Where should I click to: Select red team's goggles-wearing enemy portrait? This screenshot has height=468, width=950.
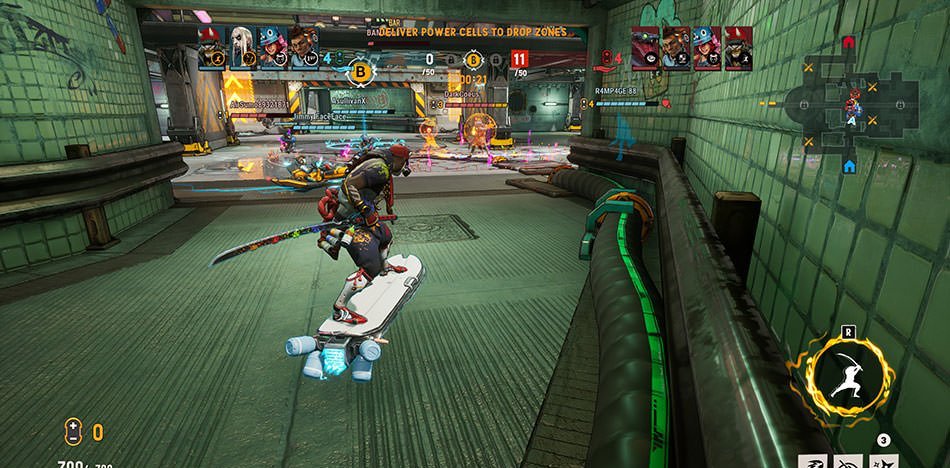coord(645,47)
